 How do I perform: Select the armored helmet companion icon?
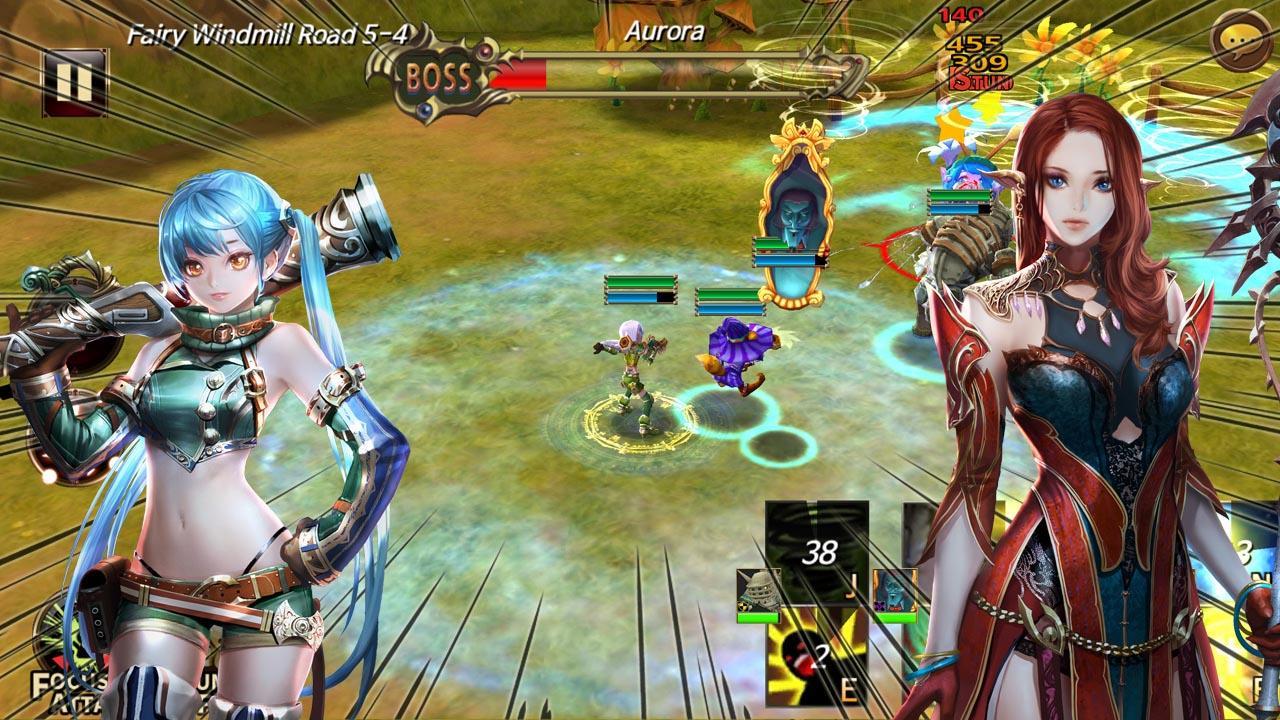(757, 588)
